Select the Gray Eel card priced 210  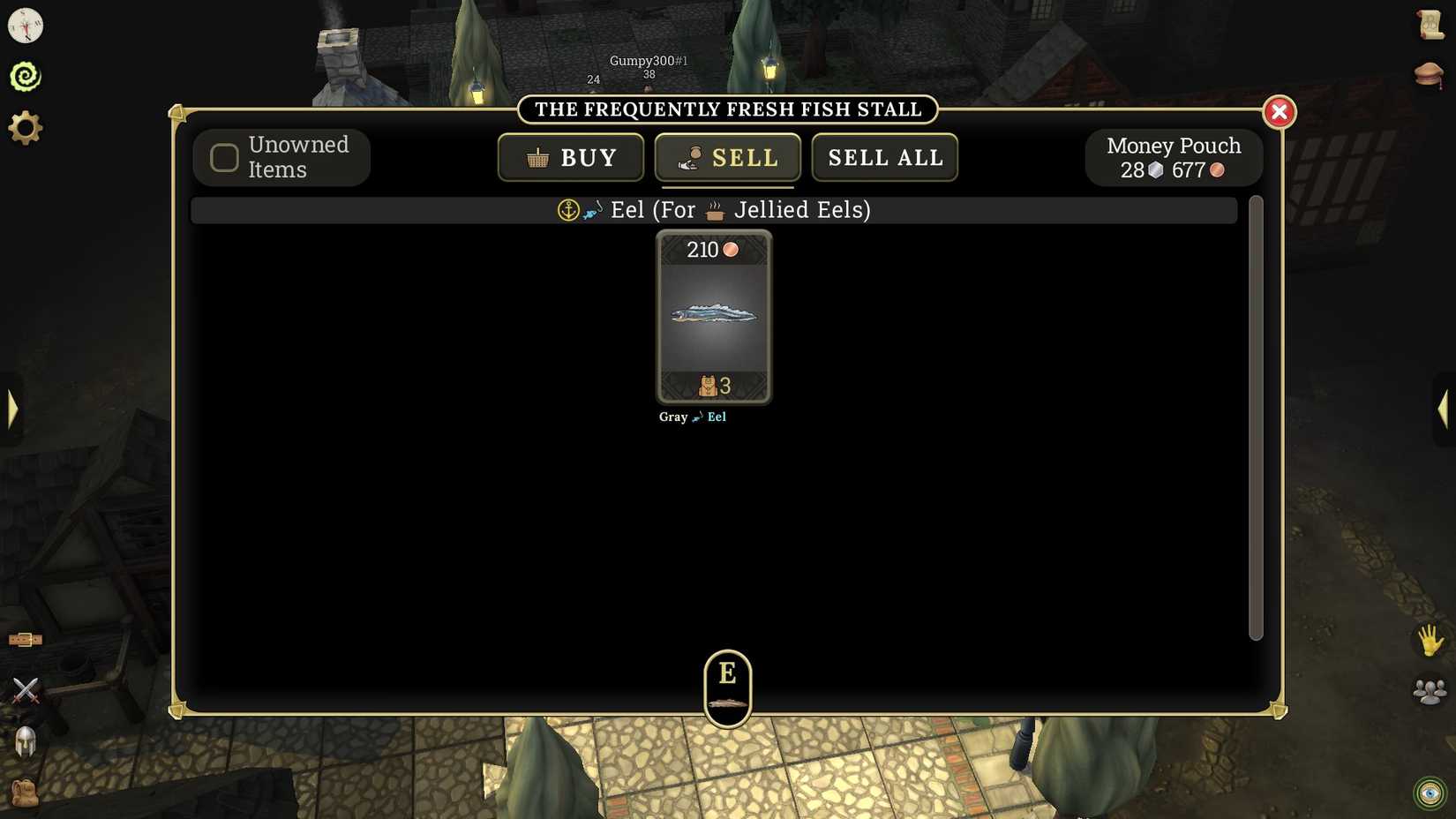pyautogui.click(x=714, y=316)
